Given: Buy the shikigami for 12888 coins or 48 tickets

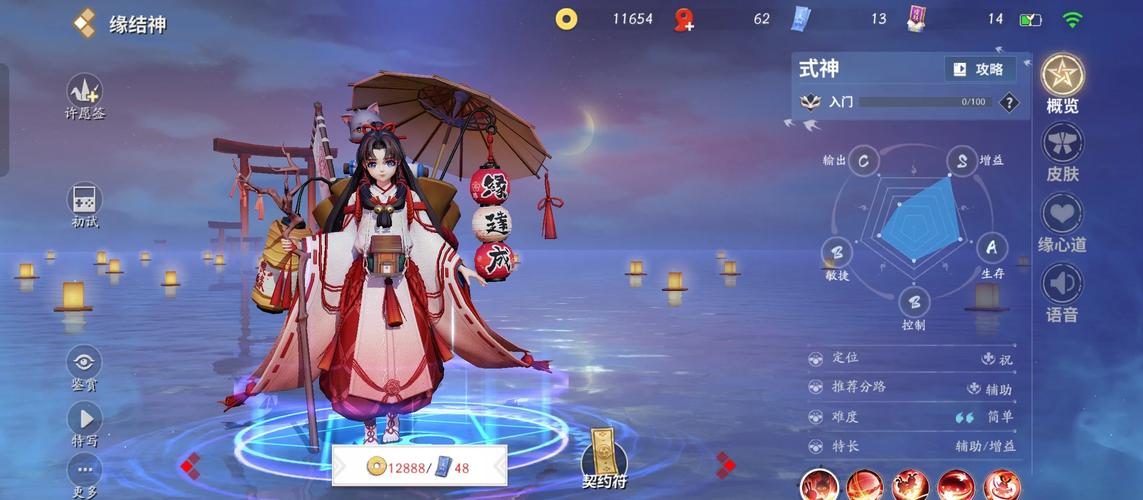Looking at the screenshot, I should 419,466.
